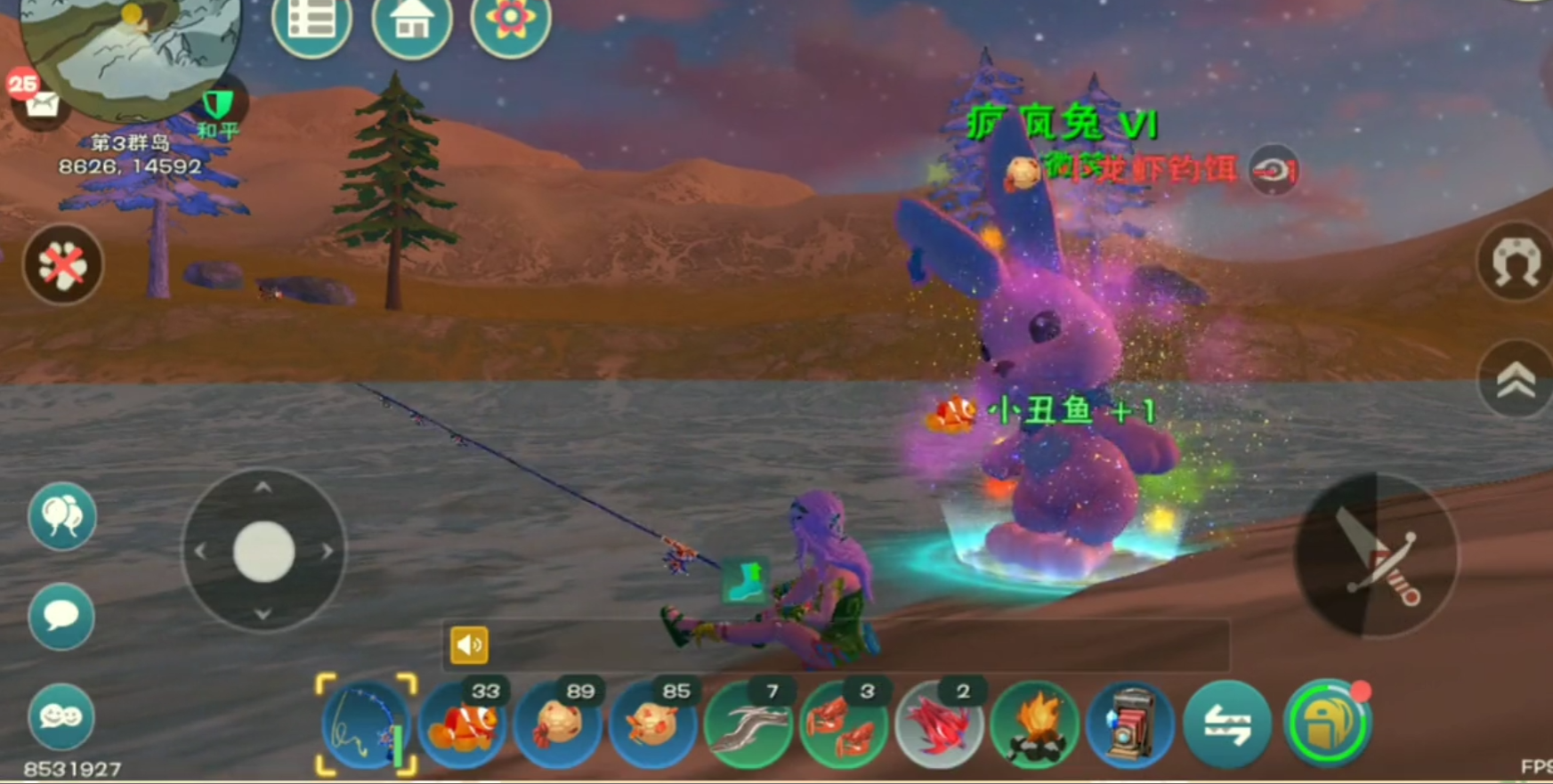Open the list menu button
The height and width of the screenshot is (784, 1553).
click(x=311, y=22)
